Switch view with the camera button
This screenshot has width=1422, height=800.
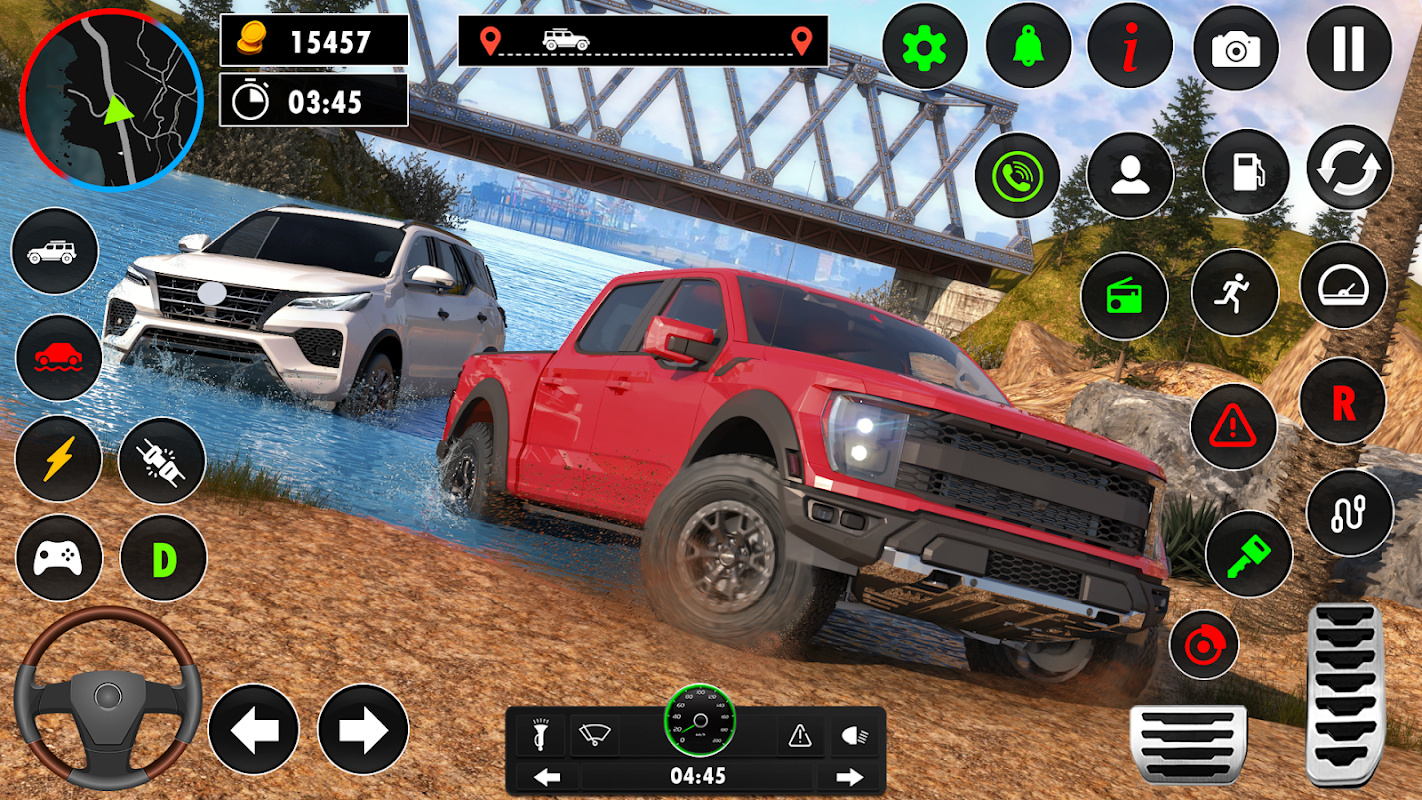[1236, 47]
